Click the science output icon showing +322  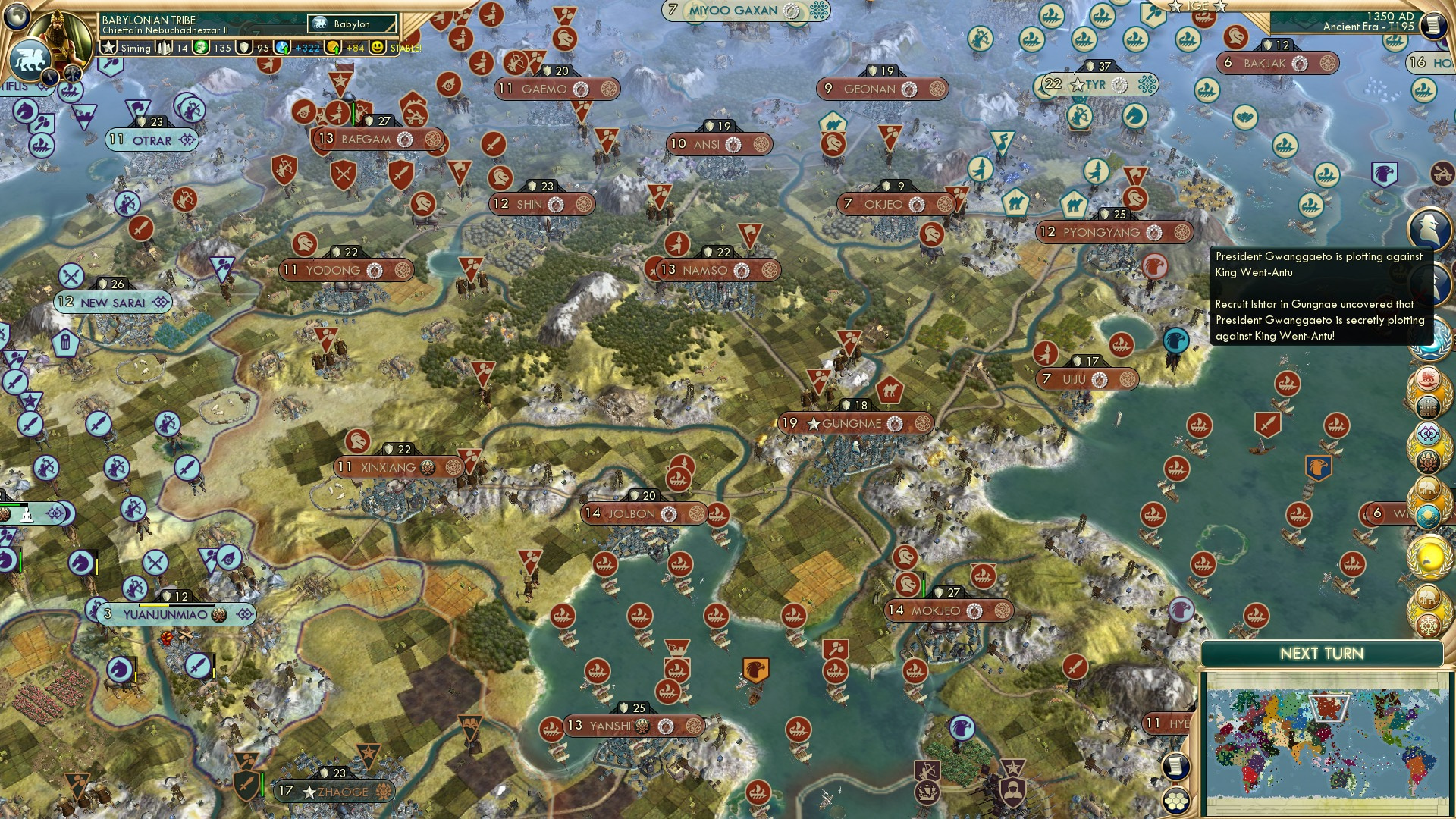coord(281,47)
